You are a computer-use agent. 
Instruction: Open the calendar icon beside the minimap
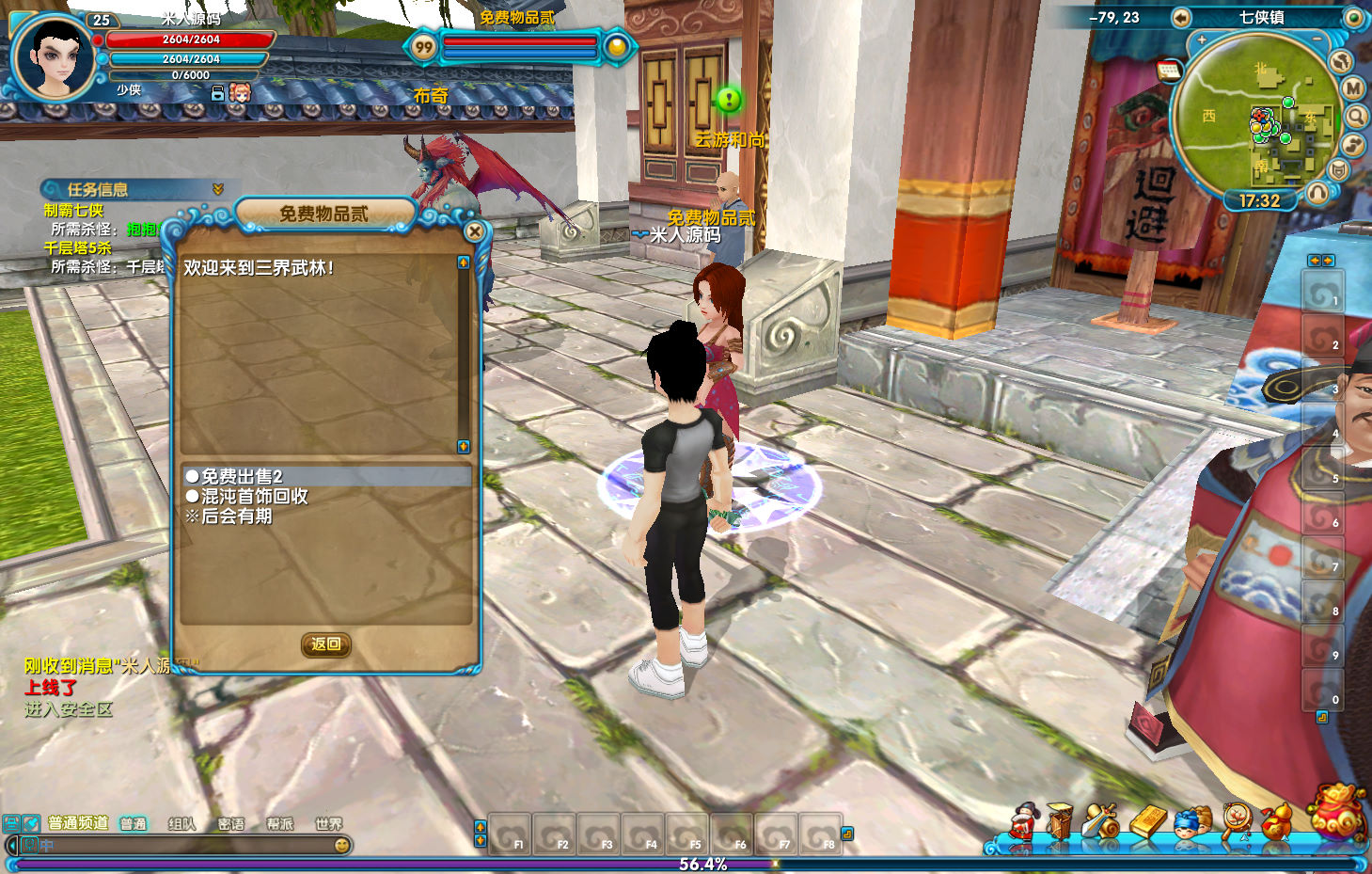tap(1169, 71)
